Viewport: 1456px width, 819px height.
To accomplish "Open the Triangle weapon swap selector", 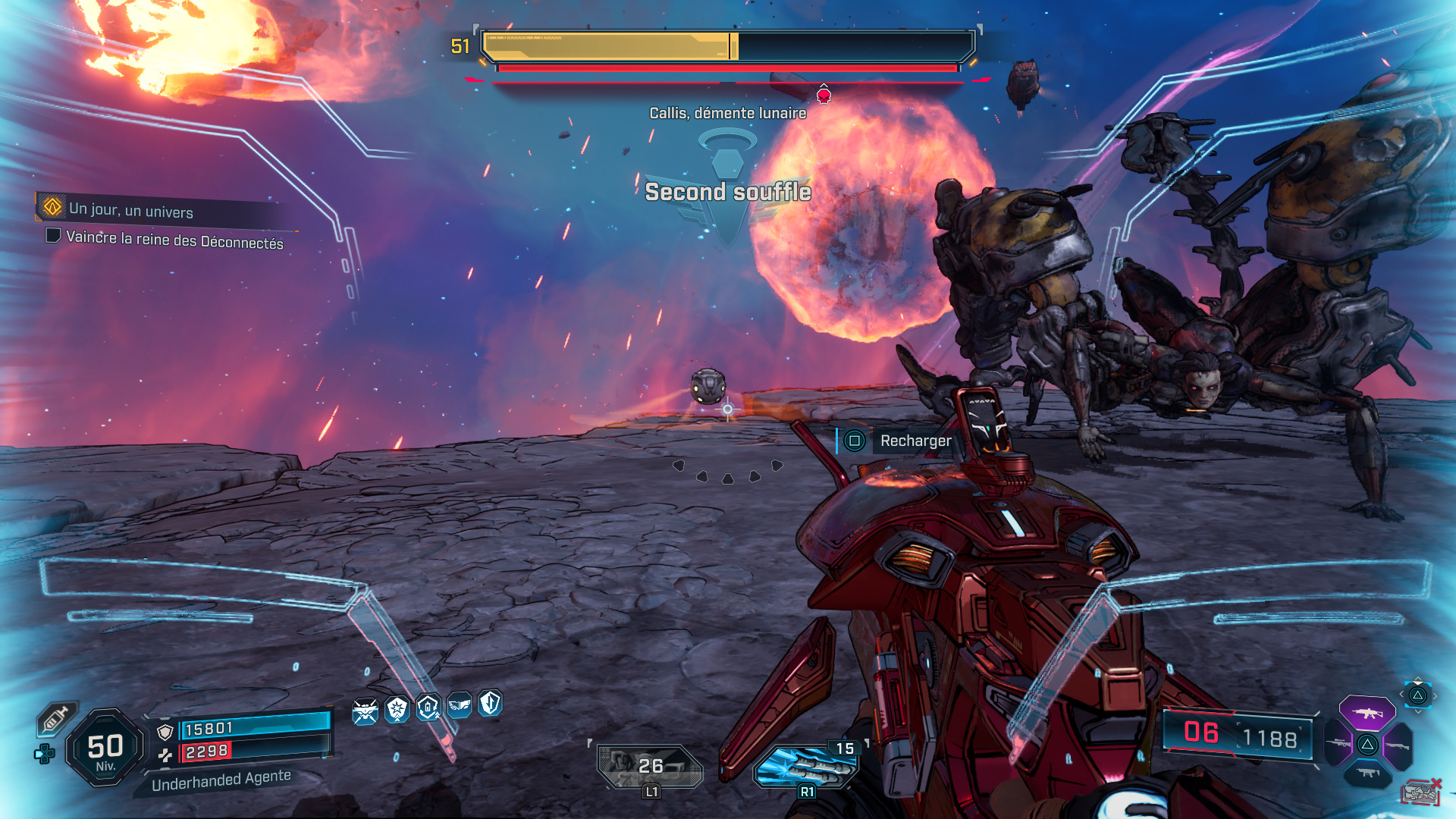I will tap(1417, 695).
